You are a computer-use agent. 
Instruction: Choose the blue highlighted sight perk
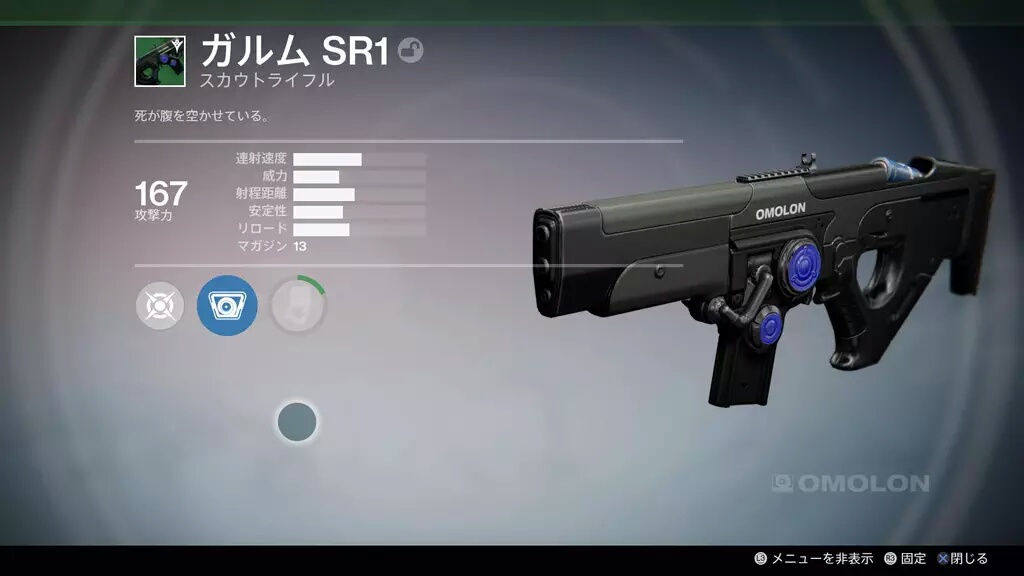pos(227,305)
